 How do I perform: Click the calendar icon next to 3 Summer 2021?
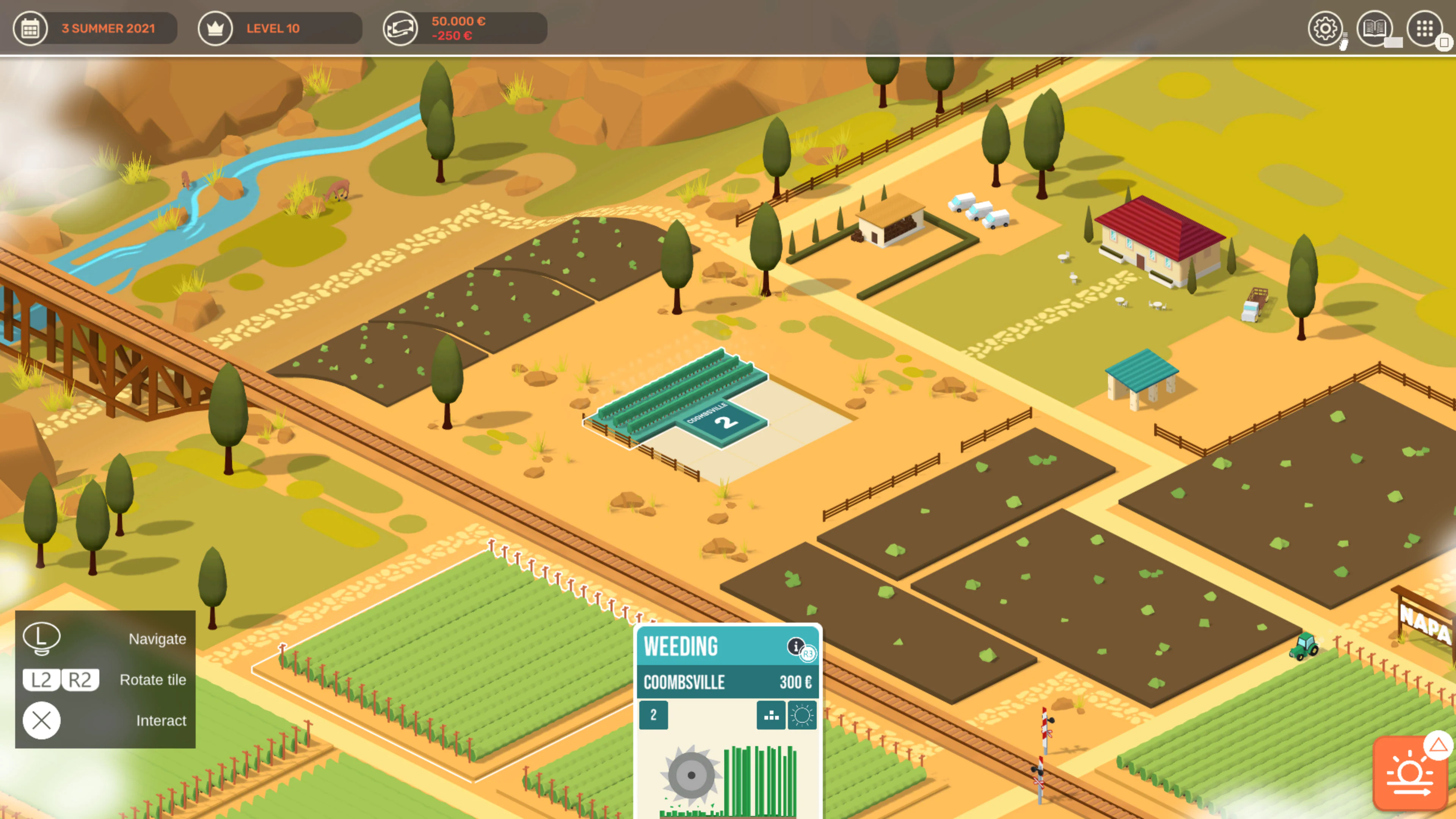31,28
